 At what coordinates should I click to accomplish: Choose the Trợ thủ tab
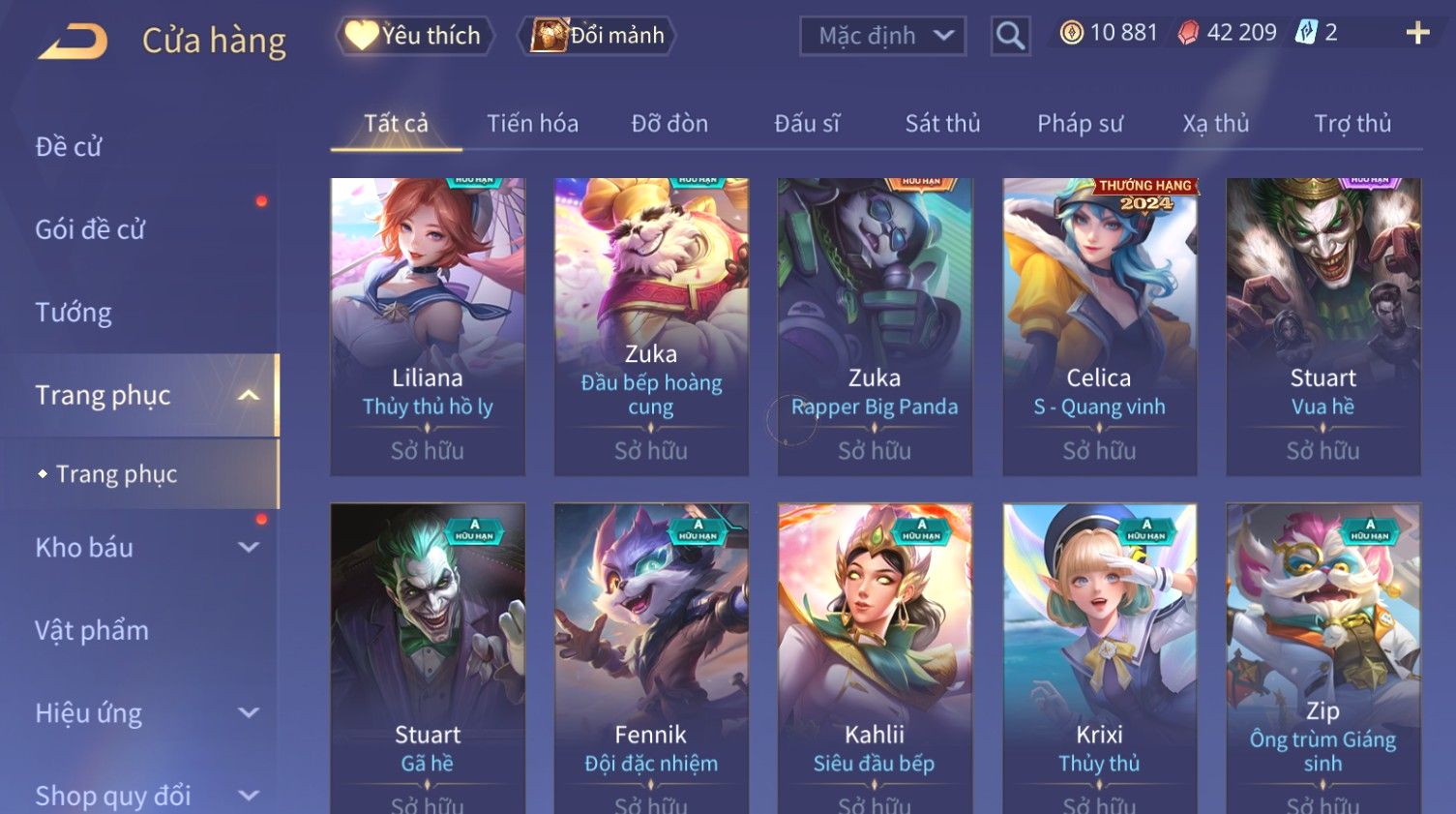tap(1352, 124)
